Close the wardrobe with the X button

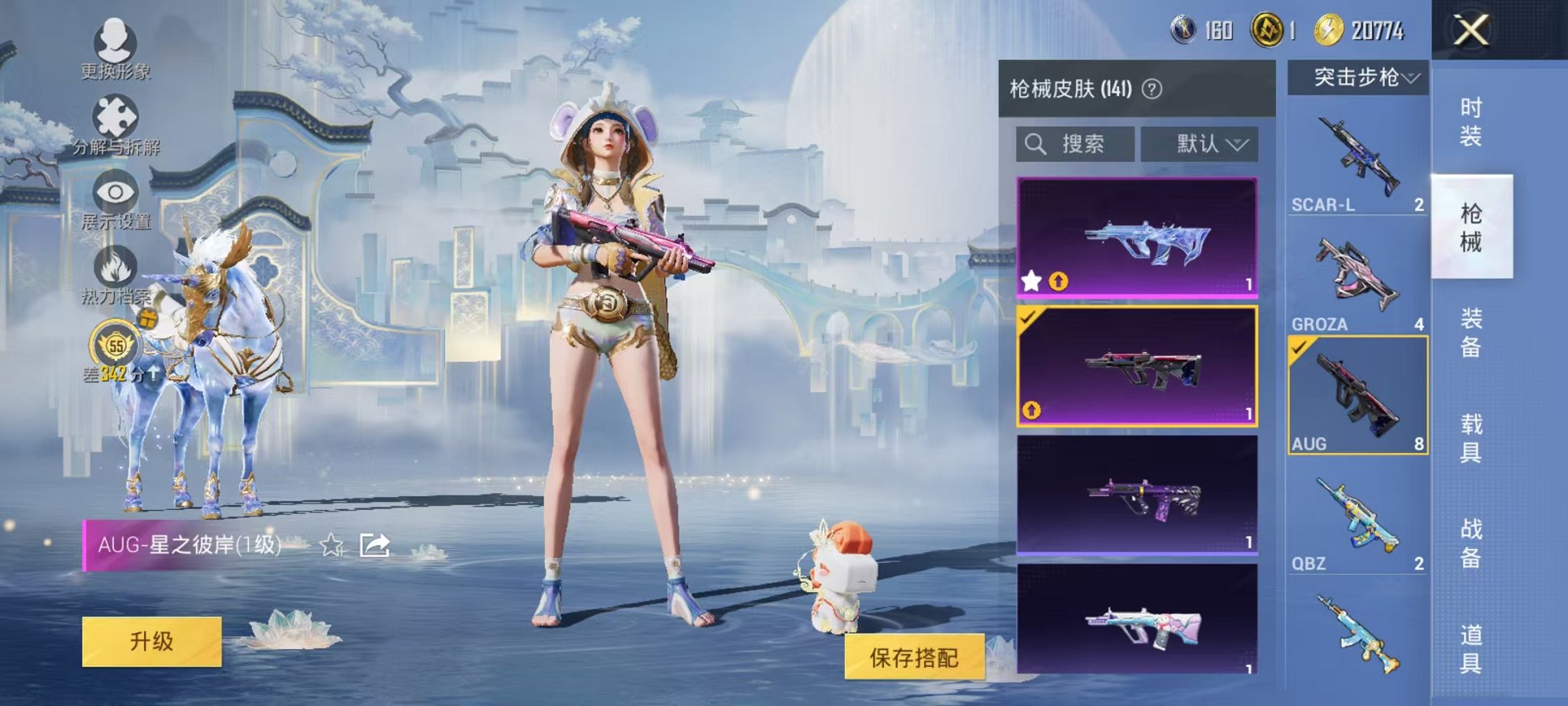[x=1470, y=31]
